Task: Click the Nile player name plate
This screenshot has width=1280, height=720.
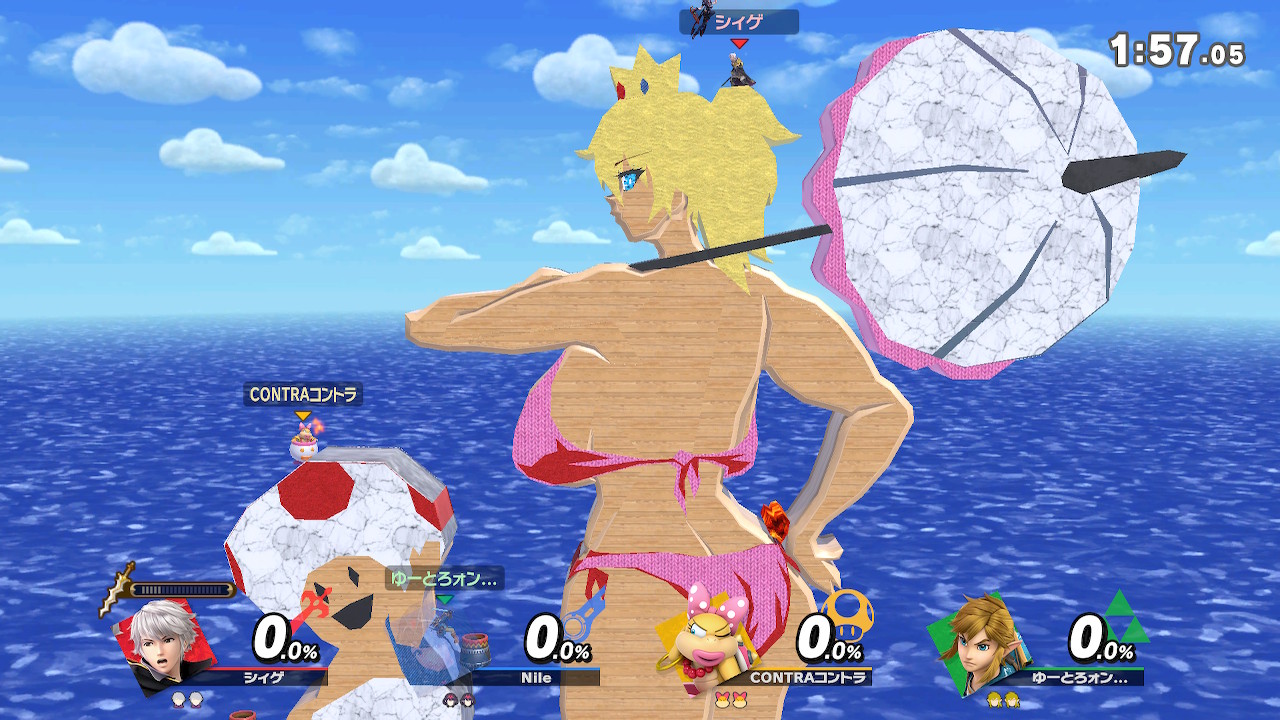Action: [536, 678]
